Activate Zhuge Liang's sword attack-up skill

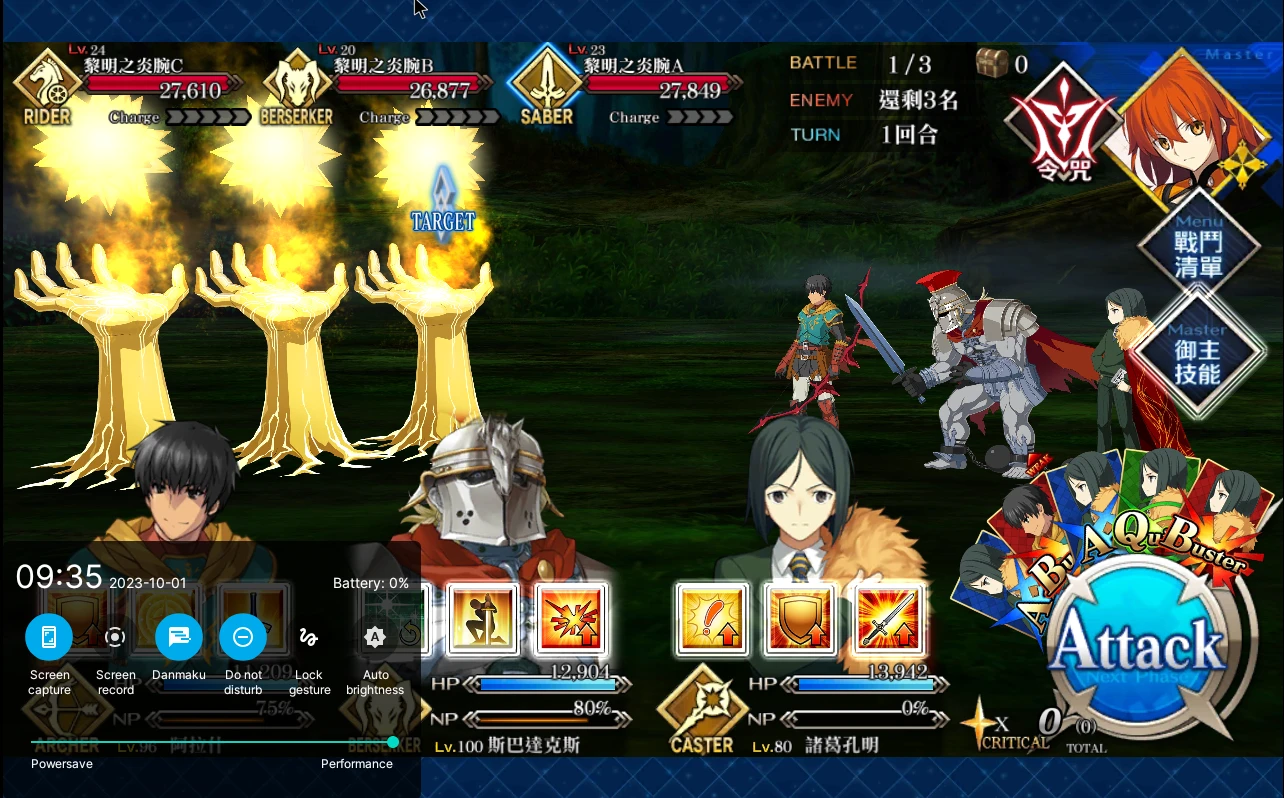pyautogui.click(x=889, y=618)
